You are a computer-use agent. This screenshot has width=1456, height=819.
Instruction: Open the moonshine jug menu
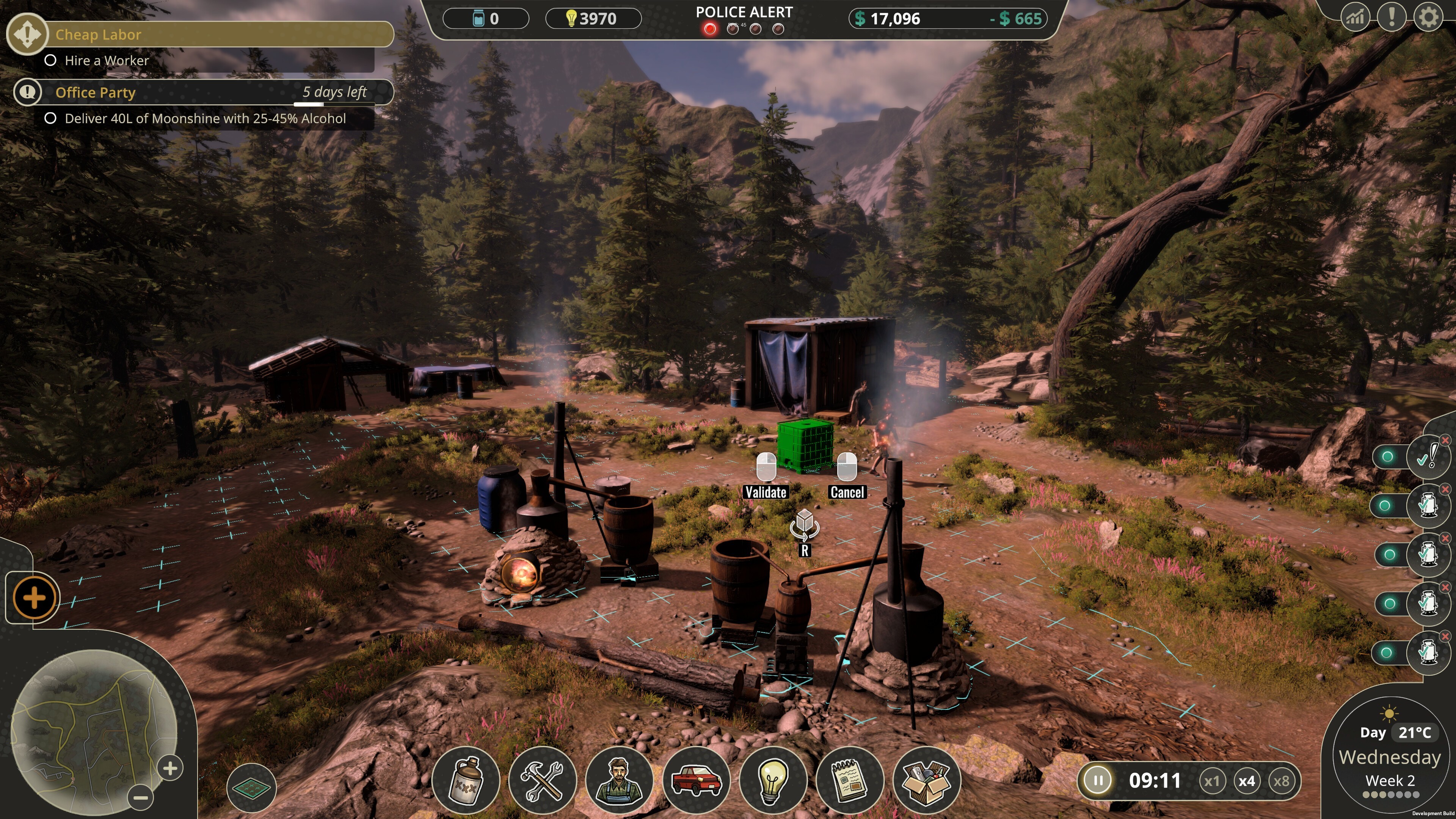point(466,781)
